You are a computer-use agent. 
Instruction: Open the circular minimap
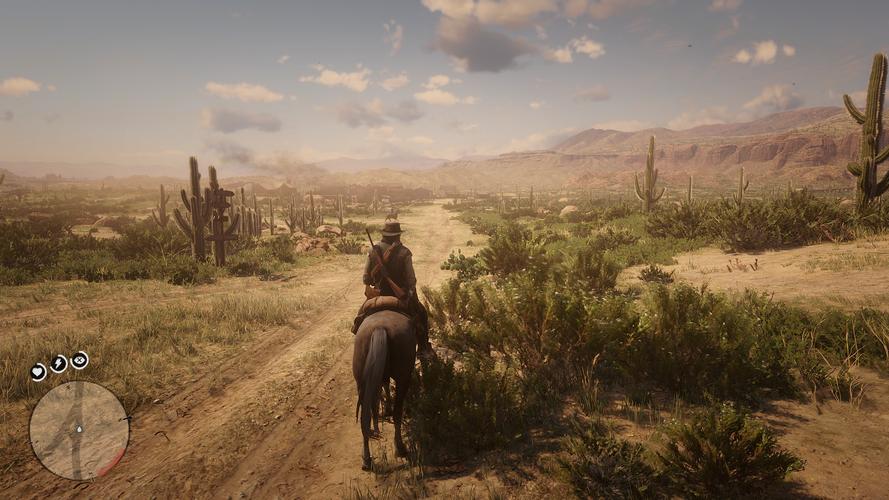79,430
